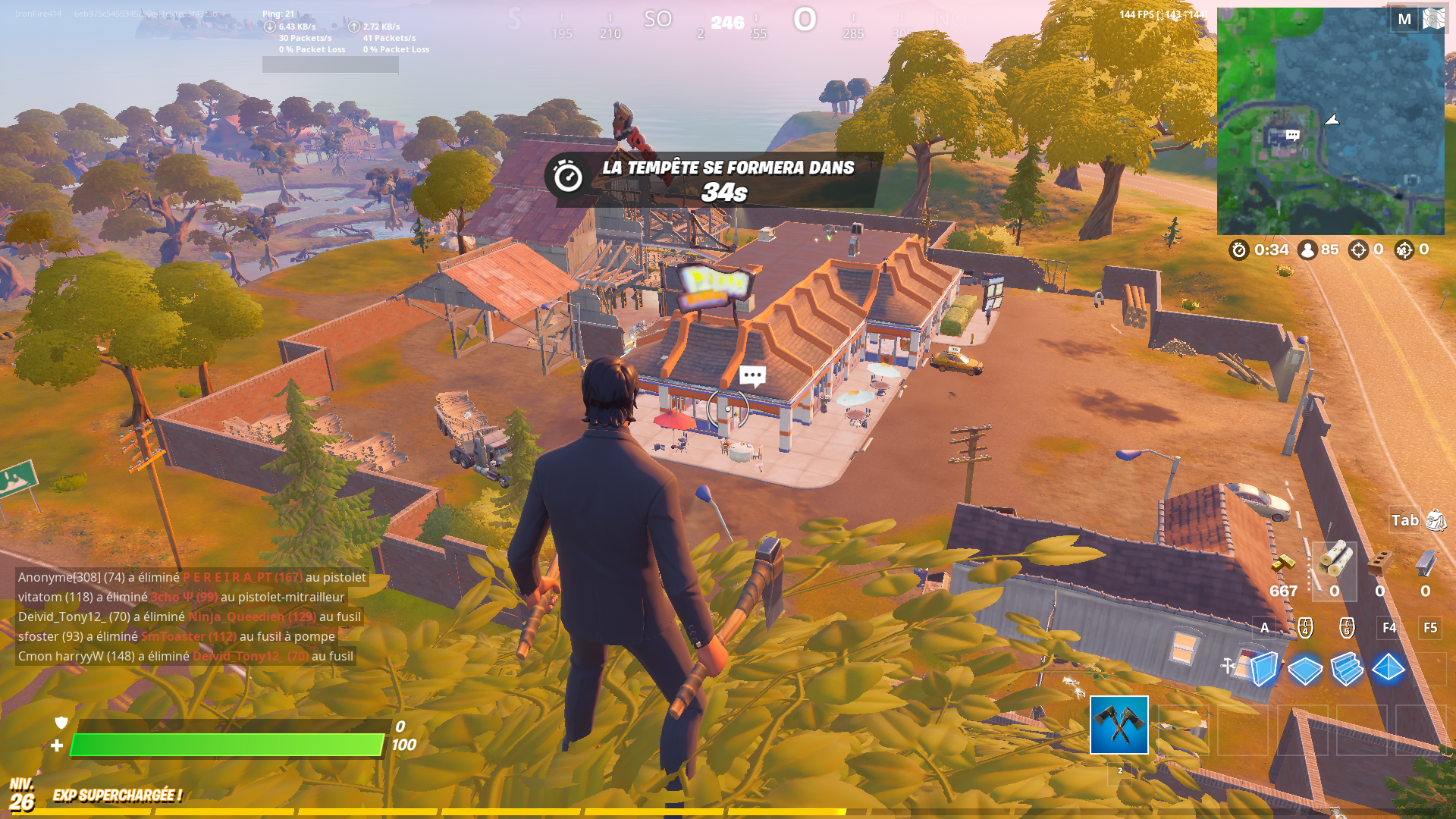Click the pickaxe in the hotbar
Viewport: 1456px width, 819px height.
tap(1119, 726)
